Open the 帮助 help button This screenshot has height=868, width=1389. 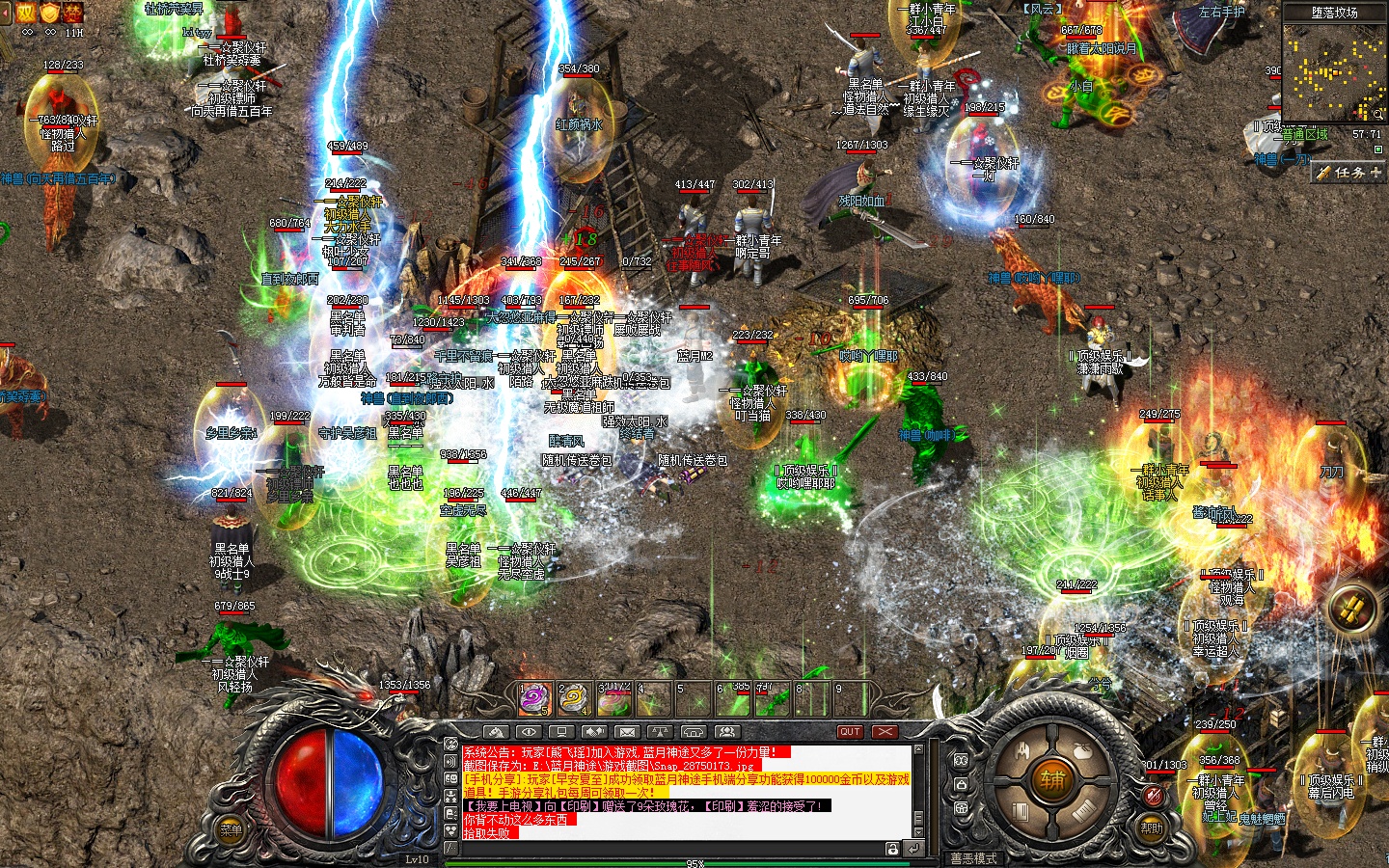pyautogui.click(x=1152, y=827)
